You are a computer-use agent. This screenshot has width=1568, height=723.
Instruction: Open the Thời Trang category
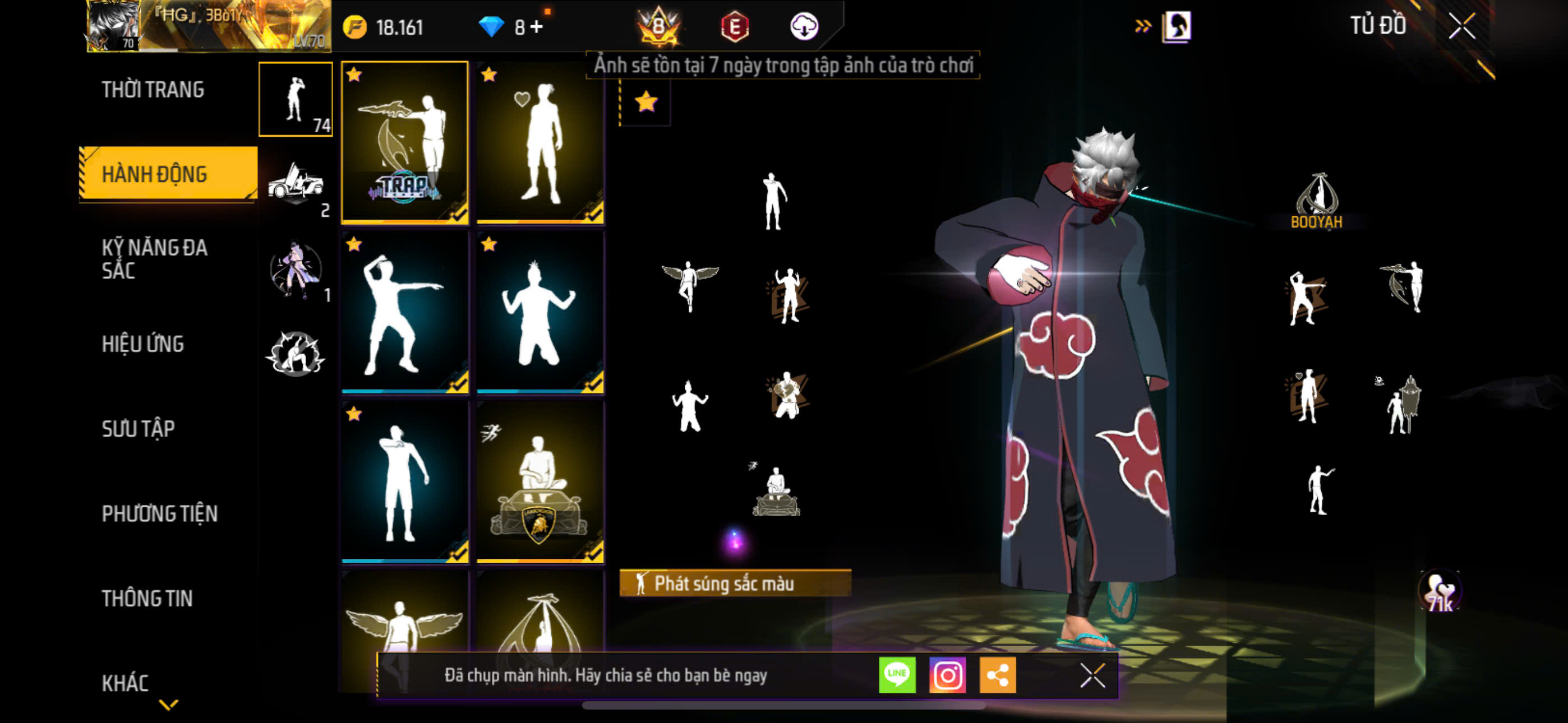click(153, 90)
